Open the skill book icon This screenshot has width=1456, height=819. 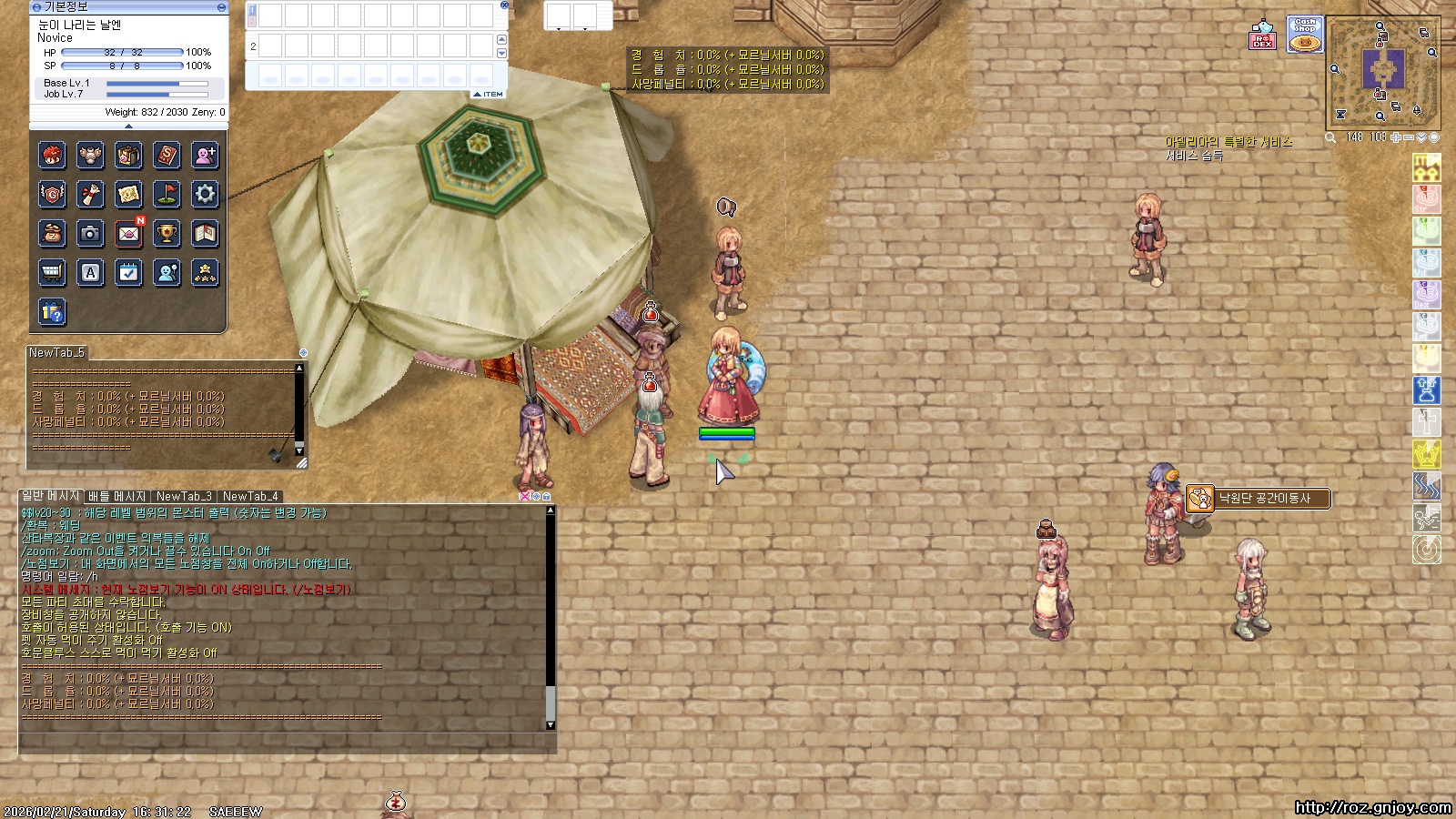tap(167, 156)
